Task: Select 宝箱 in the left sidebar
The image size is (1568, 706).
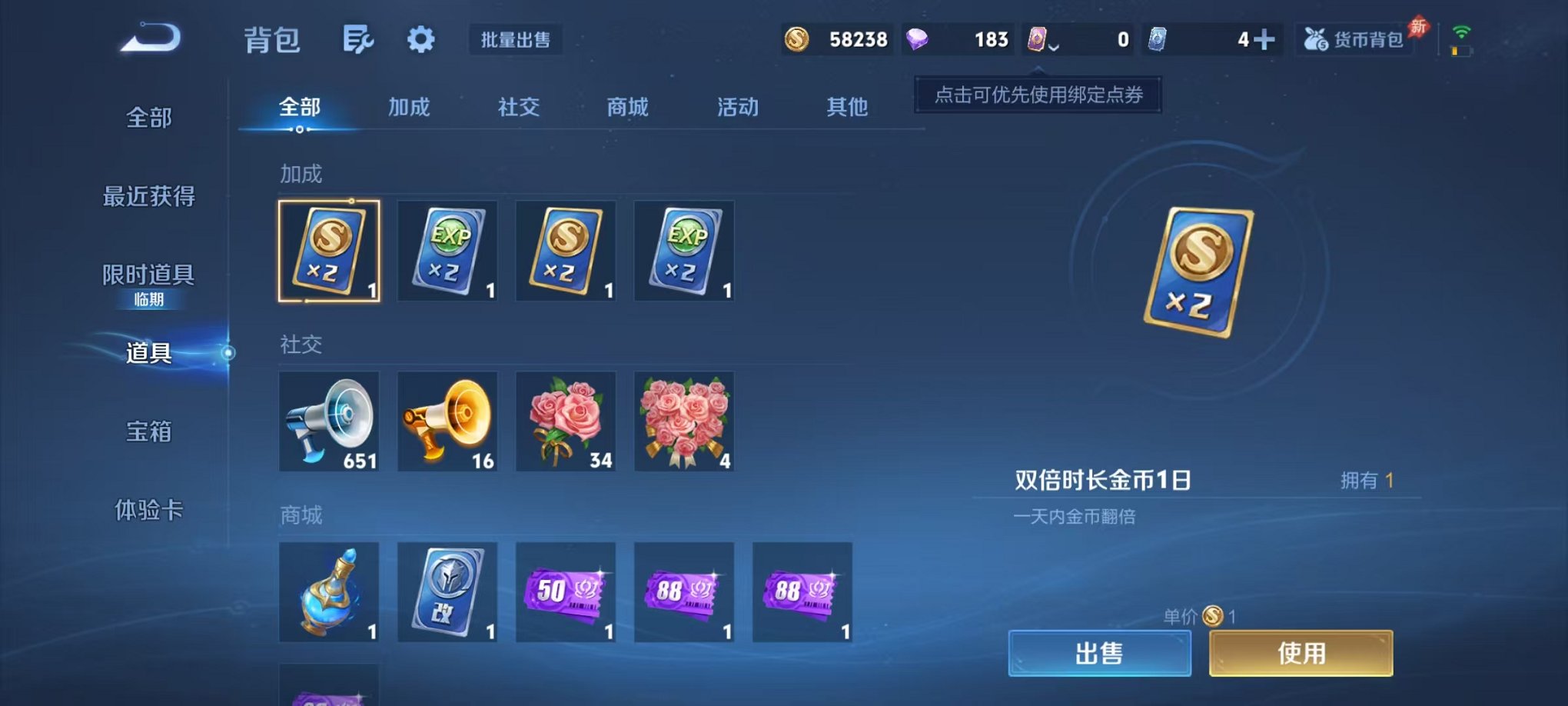Action: point(148,433)
